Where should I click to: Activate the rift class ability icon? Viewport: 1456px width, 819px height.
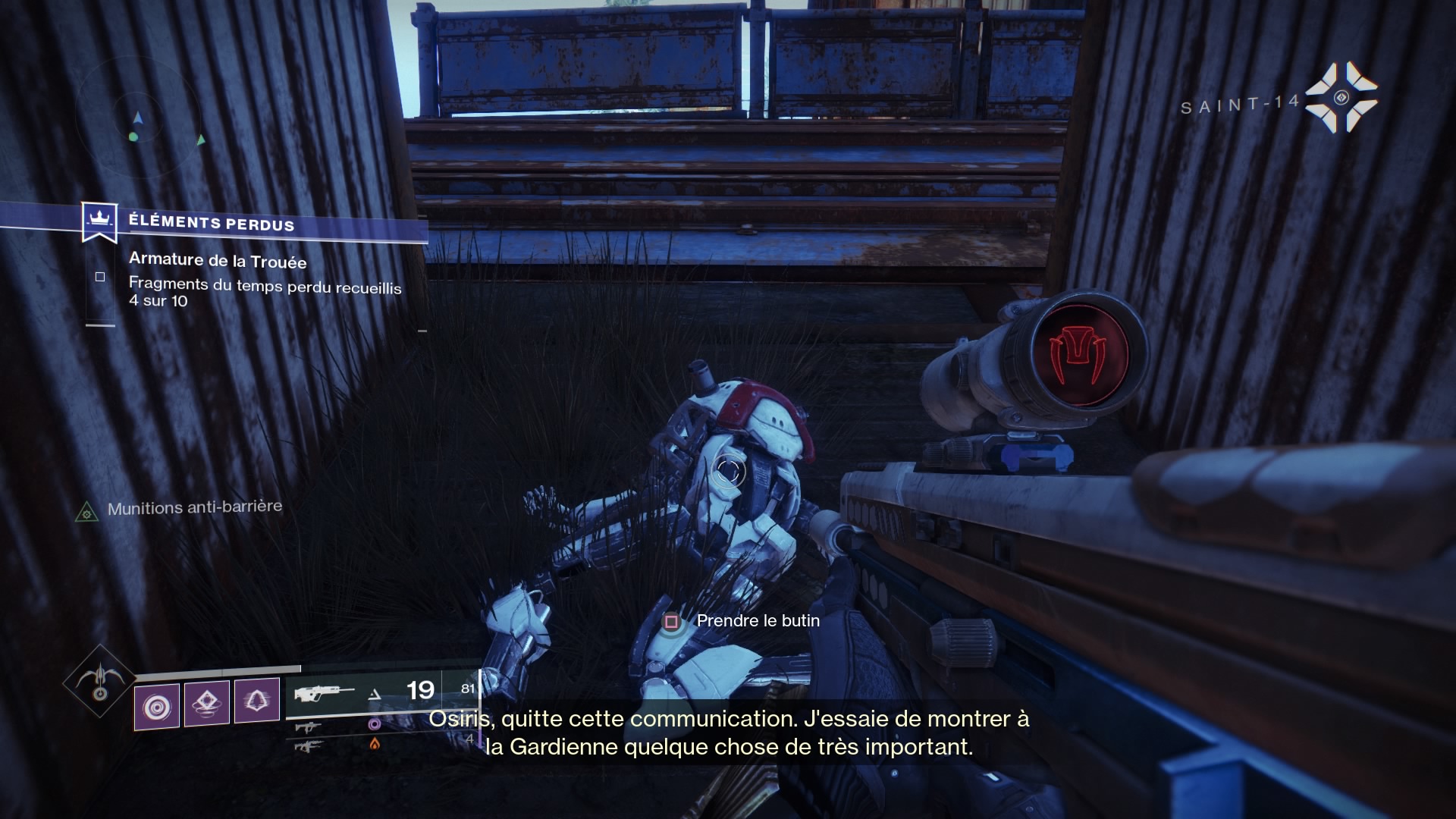pos(208,704)
